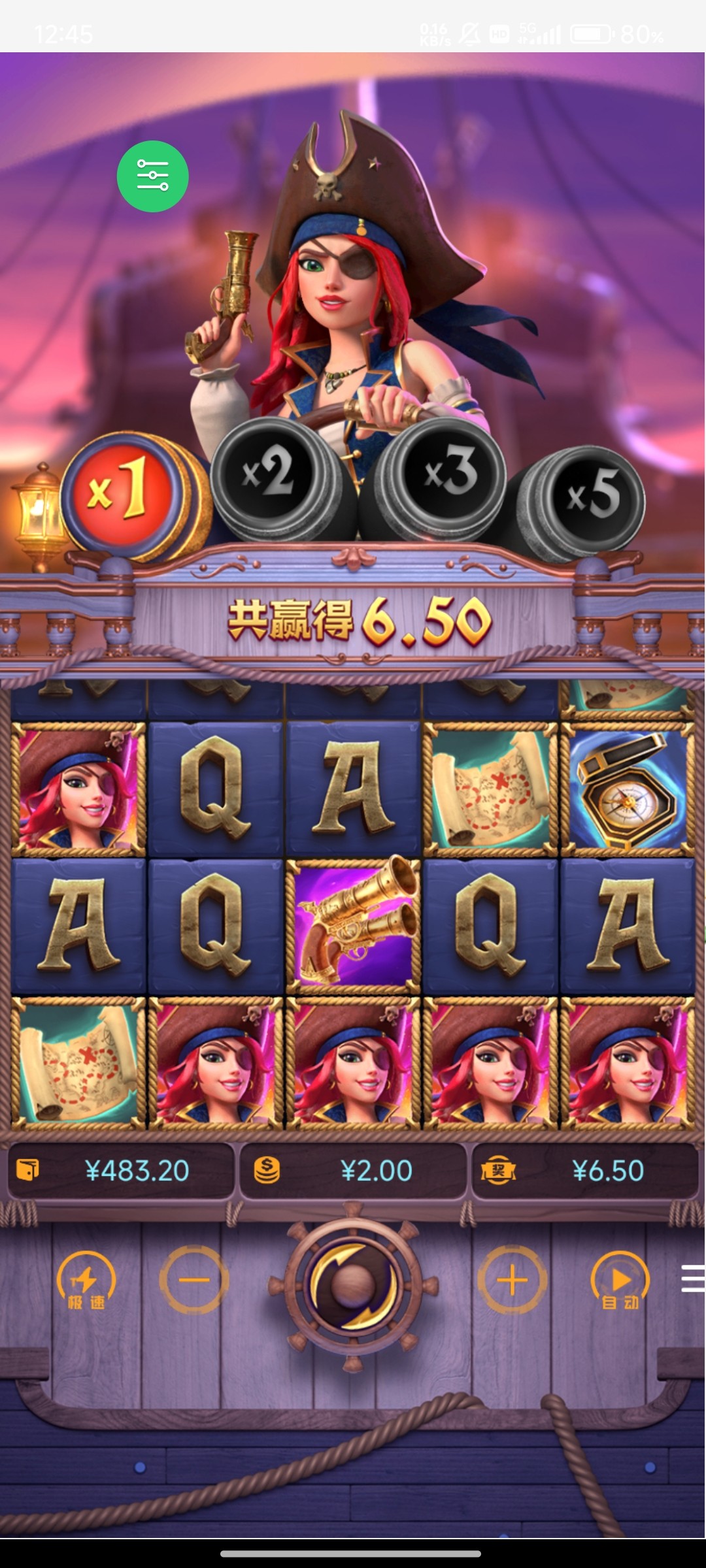Open the wallet balance panel showing ¥483.20
The width and height of the screenshot is (706, 1568).
point(122,1171)
